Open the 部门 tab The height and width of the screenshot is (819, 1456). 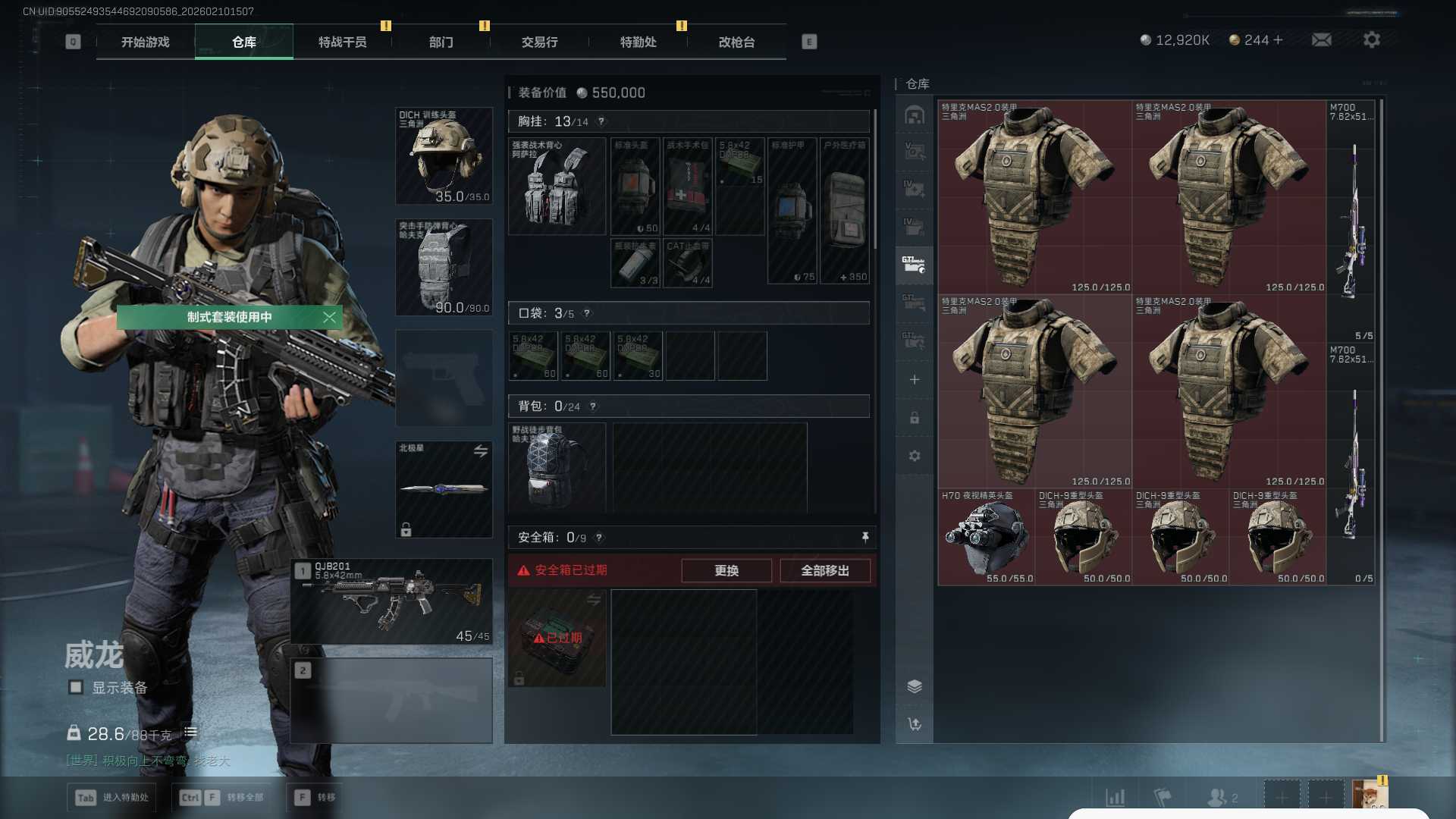pyautogui.click(x=441, y=42)
